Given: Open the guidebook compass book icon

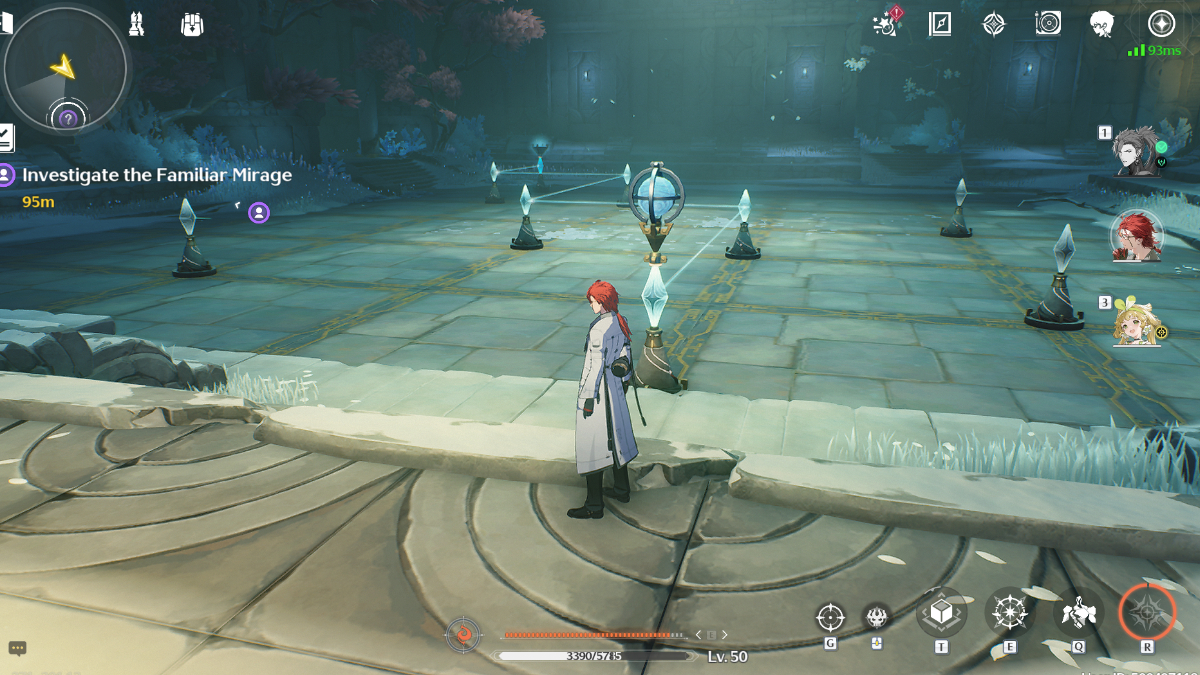Looking at the screenshot, I should pyautogui.click(x=940, y=24).
